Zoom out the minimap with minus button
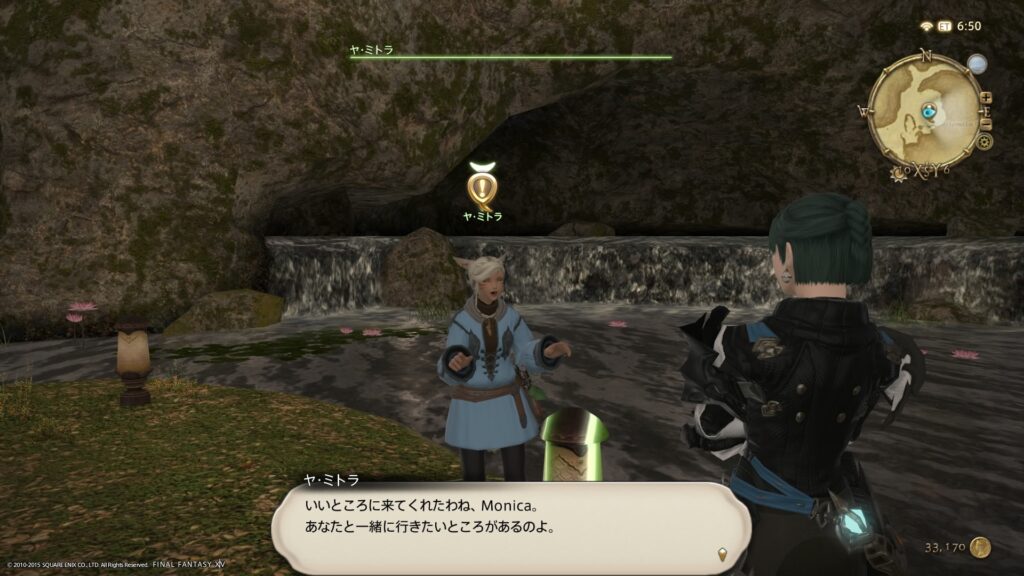The height and width of the screenshot is (576, 1024). 986,124
